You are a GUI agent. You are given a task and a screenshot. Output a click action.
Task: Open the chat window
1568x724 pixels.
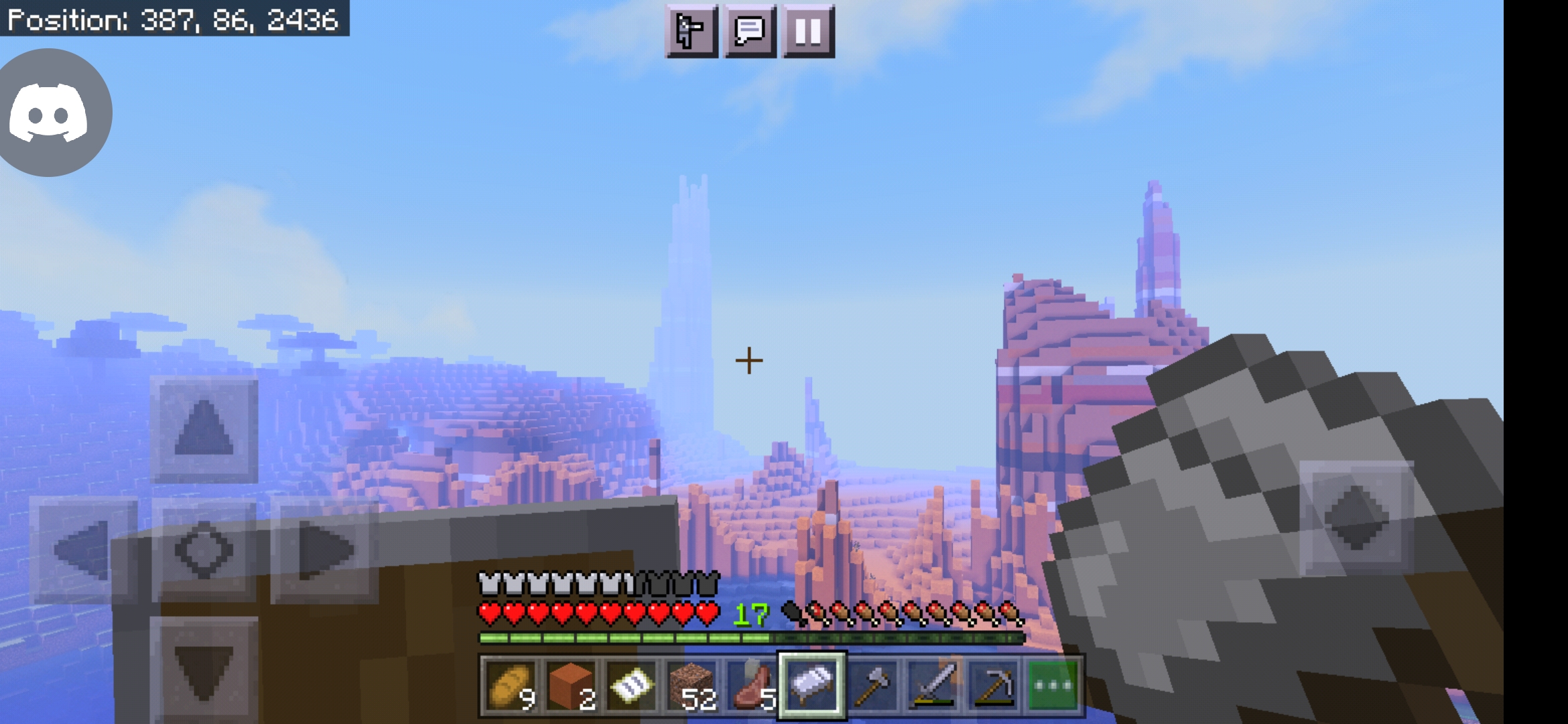750,31
